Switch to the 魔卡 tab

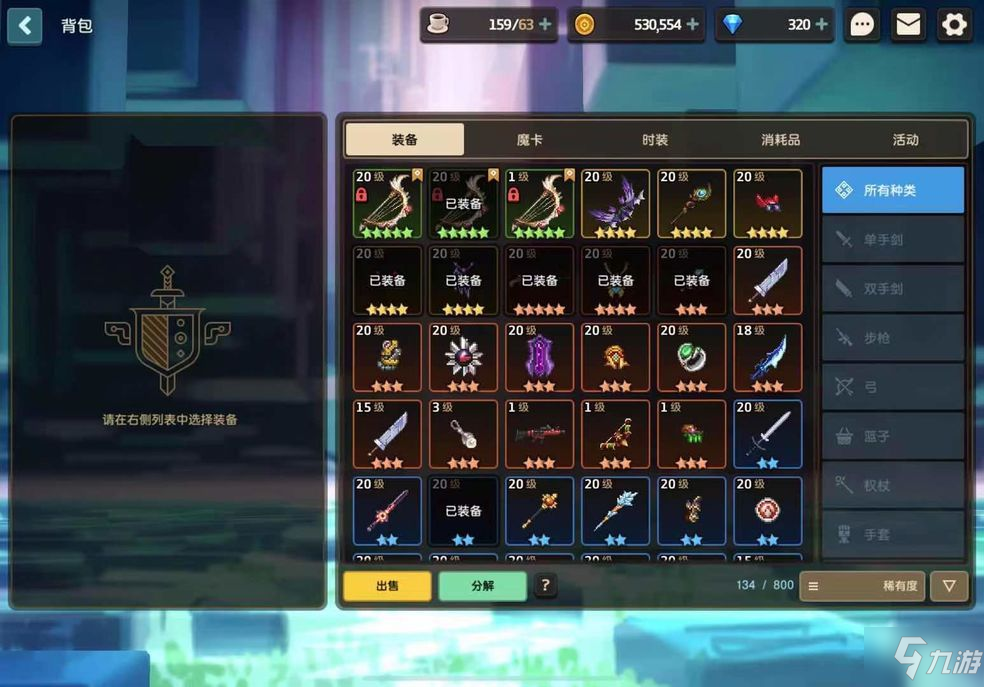[x=530, y=140]
